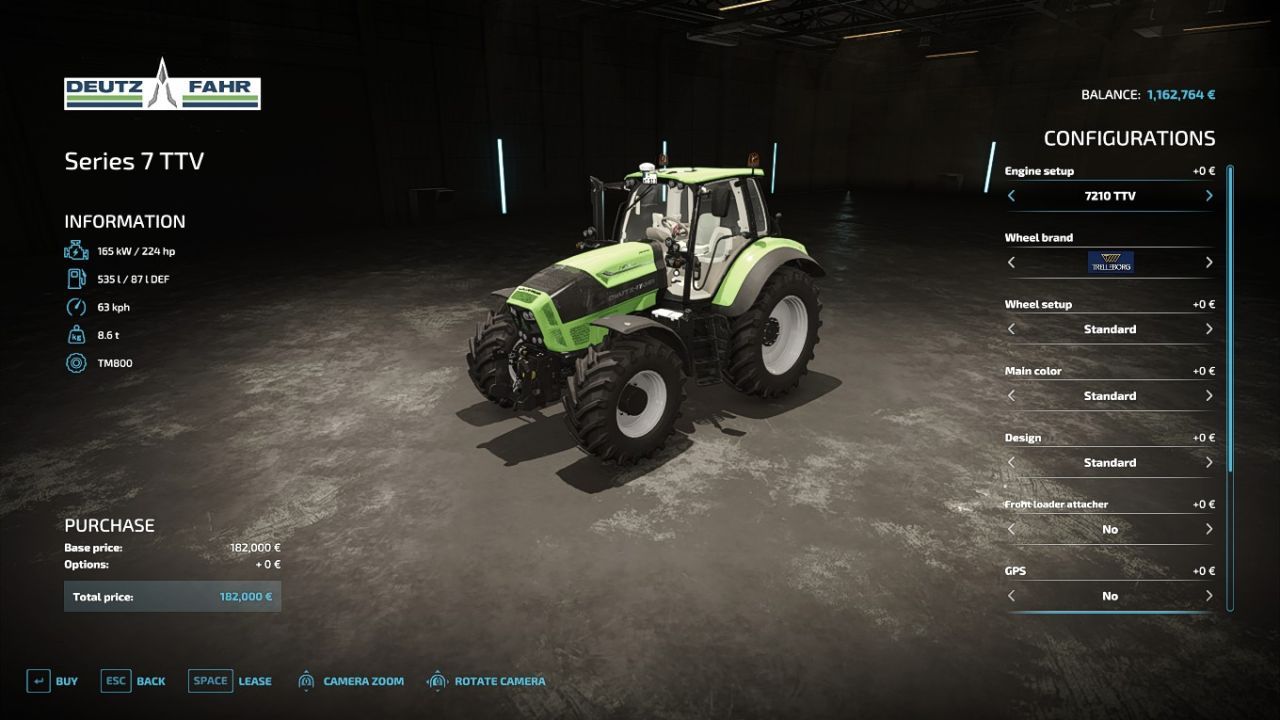Click the engine power info icon
The image size is (1280, 720).
click(75, 250)
